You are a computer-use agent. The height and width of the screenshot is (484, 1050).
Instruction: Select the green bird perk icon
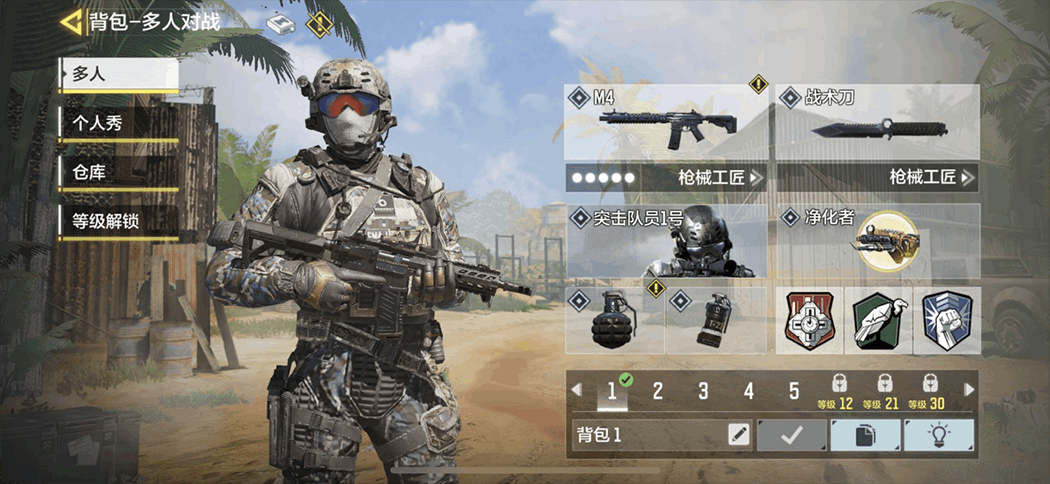[877, 321]
